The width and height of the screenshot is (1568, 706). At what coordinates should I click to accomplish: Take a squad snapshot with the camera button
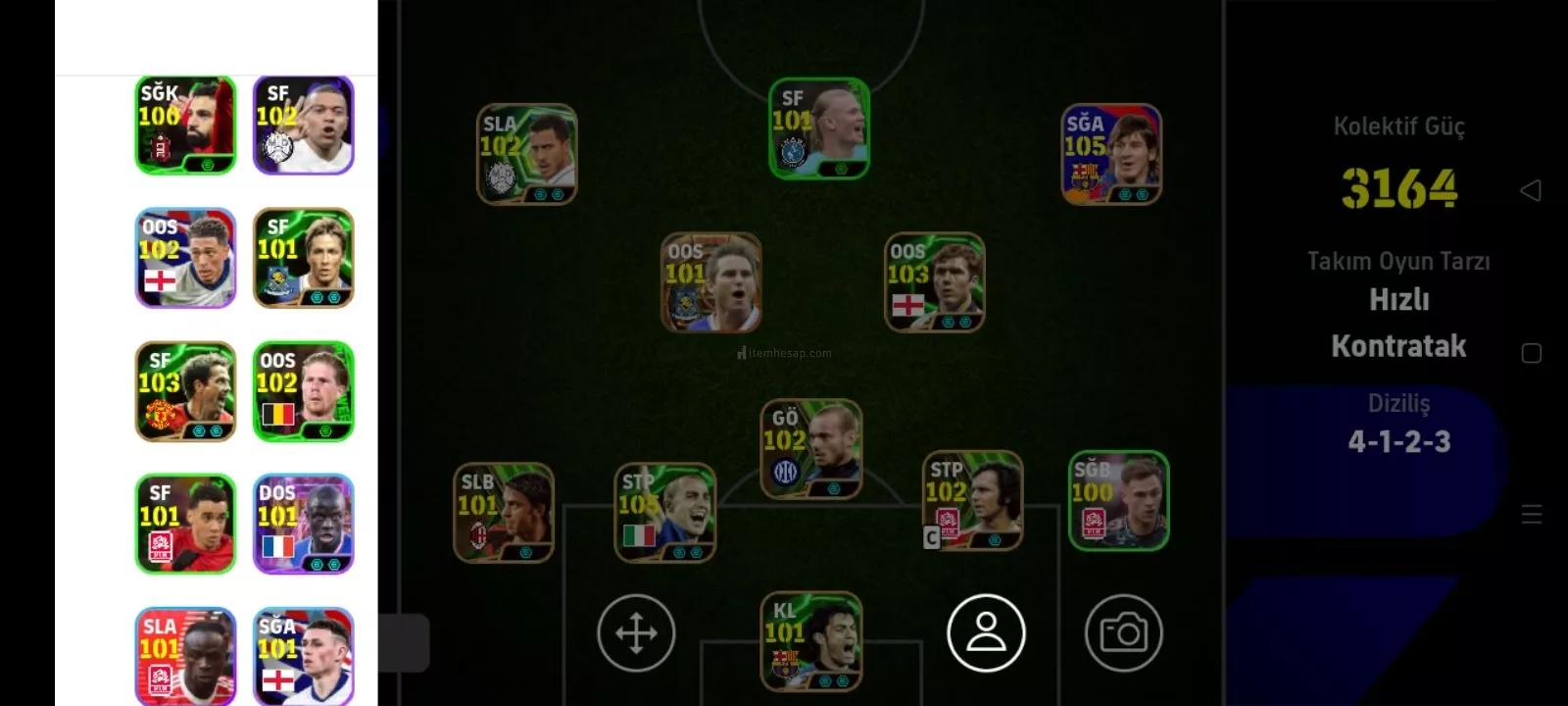pyautogui.click(x=1123, y=633)
